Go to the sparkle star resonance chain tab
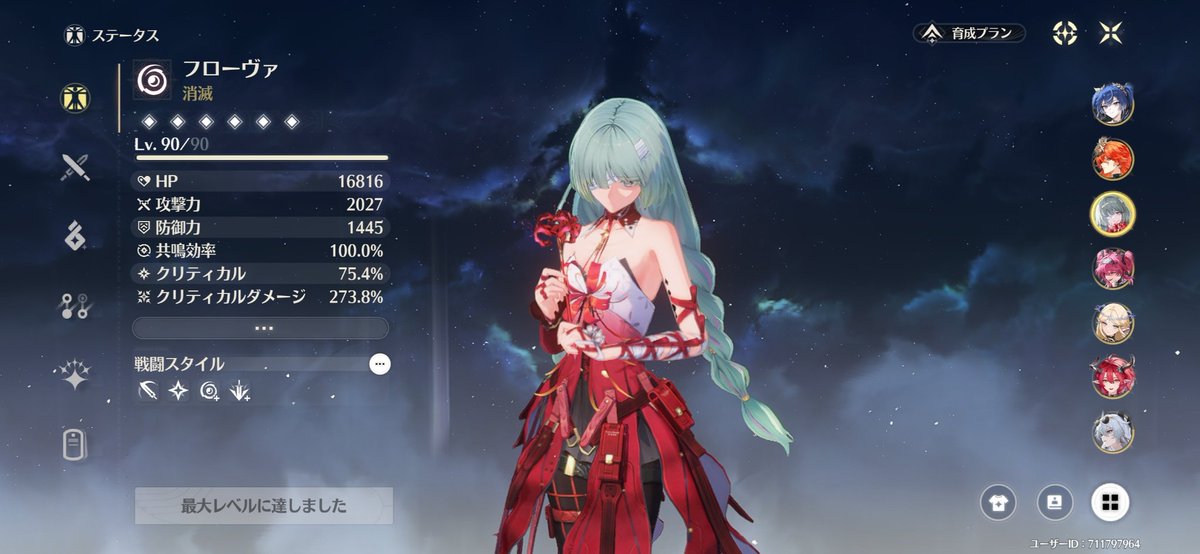The image size is (1200, 554). pyautogui.click(x=75, y=376)
